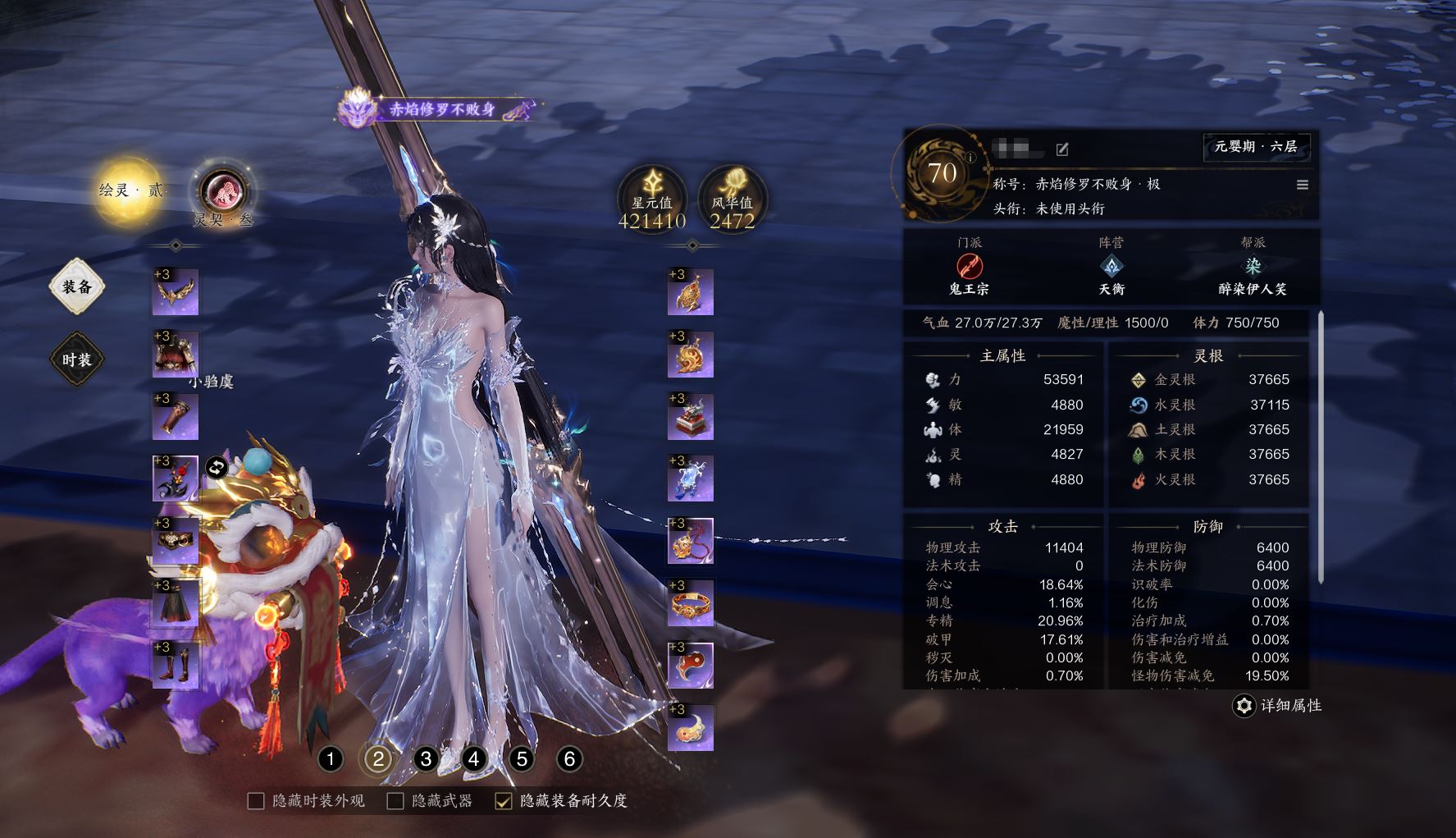This screenshot has height=838, width=1456.
Task: Select equipment preset number 3
Action: click(426, 759)
